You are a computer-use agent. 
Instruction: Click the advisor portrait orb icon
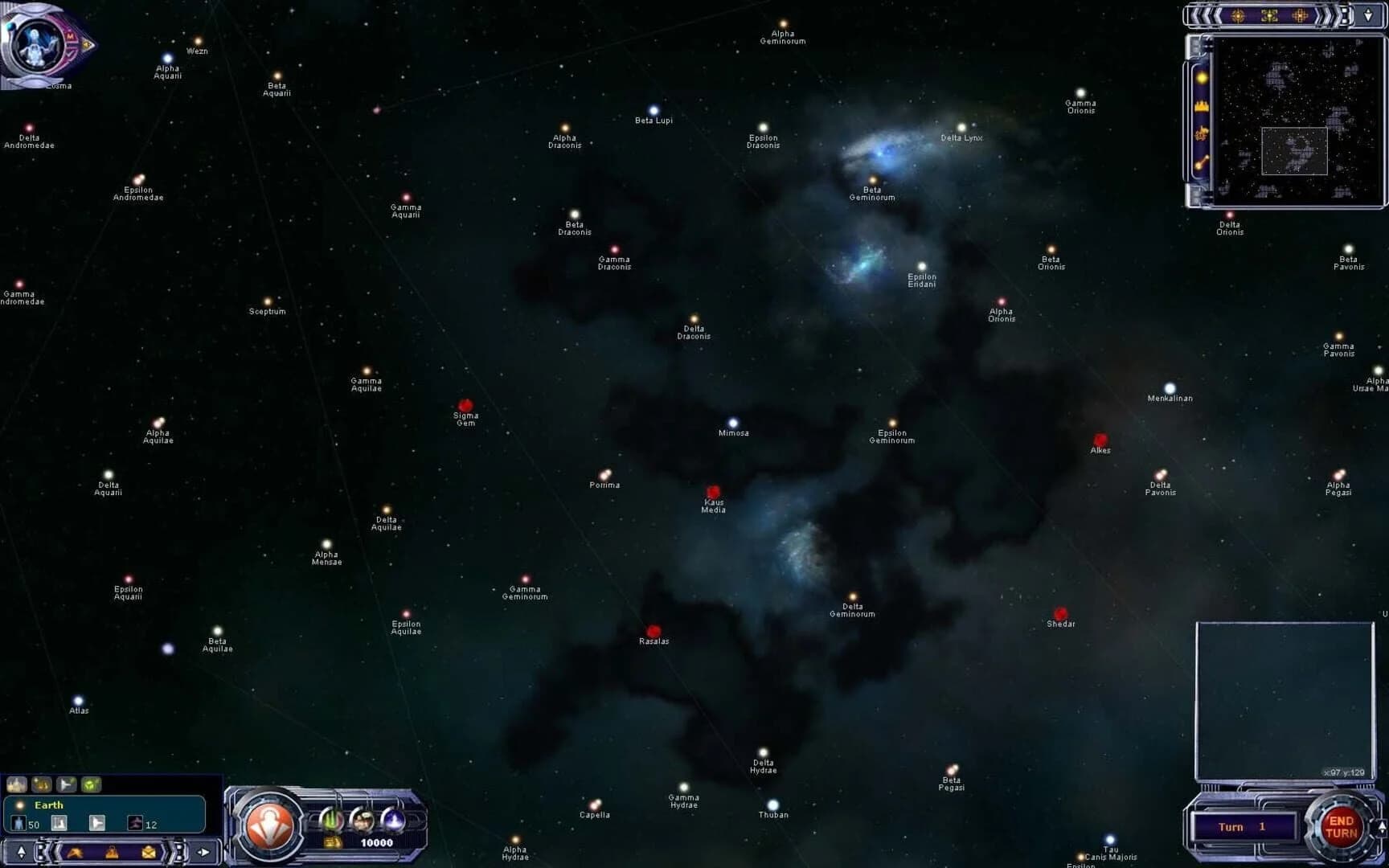(x=363, y=819)
